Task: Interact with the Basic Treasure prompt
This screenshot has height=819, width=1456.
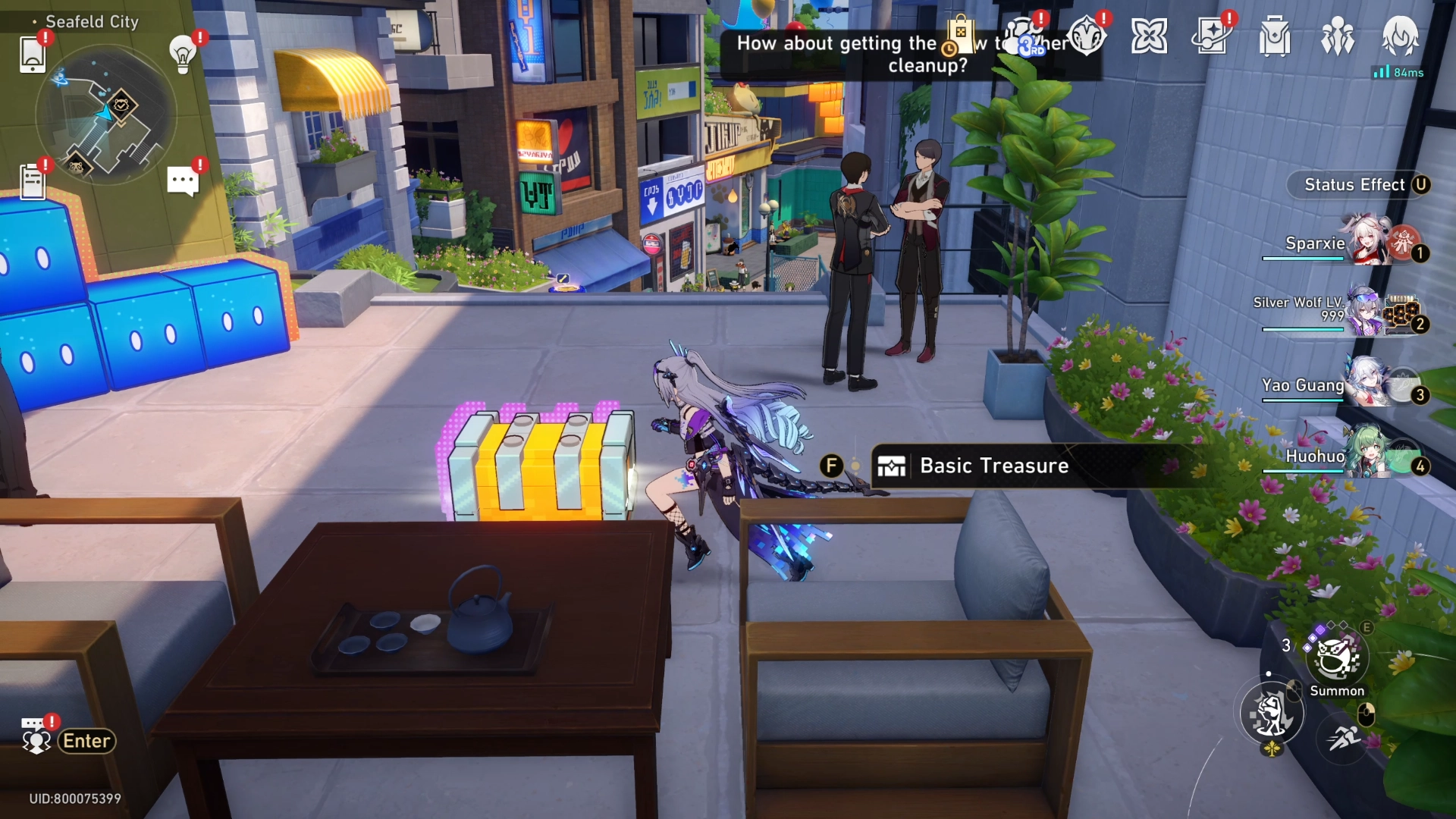Action: [x=993, y=466]
